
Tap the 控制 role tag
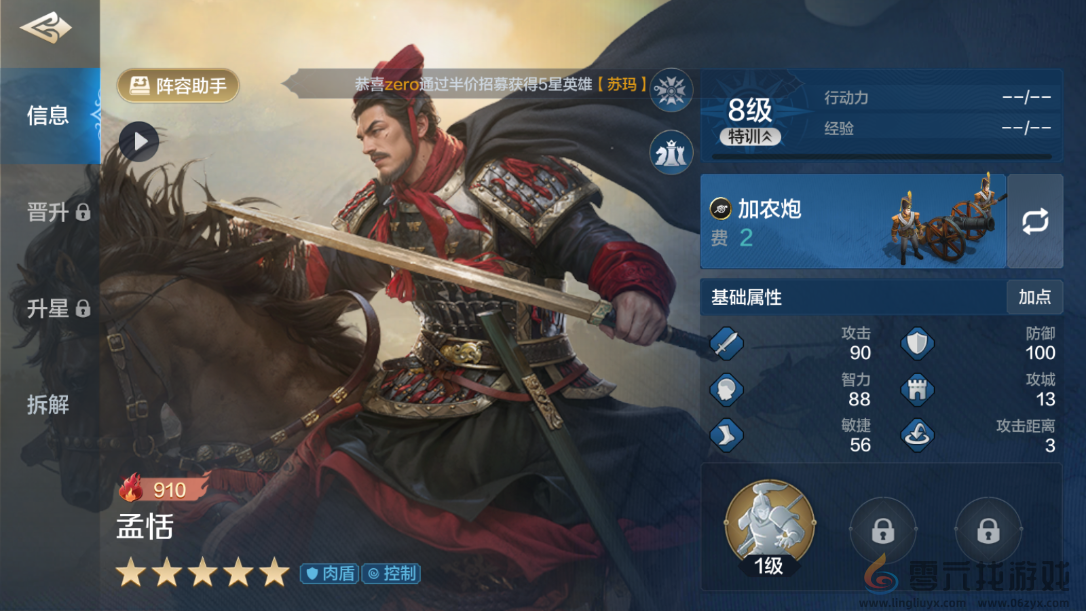pos(391,574)
